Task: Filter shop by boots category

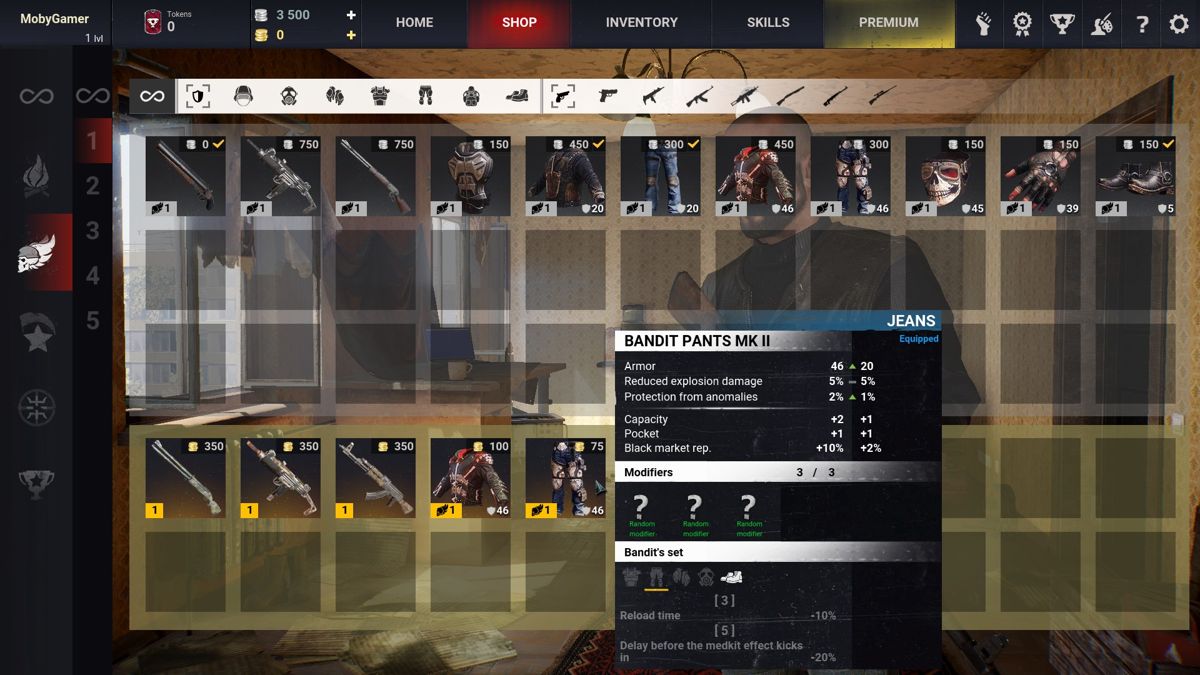Action: coord(517,96)
